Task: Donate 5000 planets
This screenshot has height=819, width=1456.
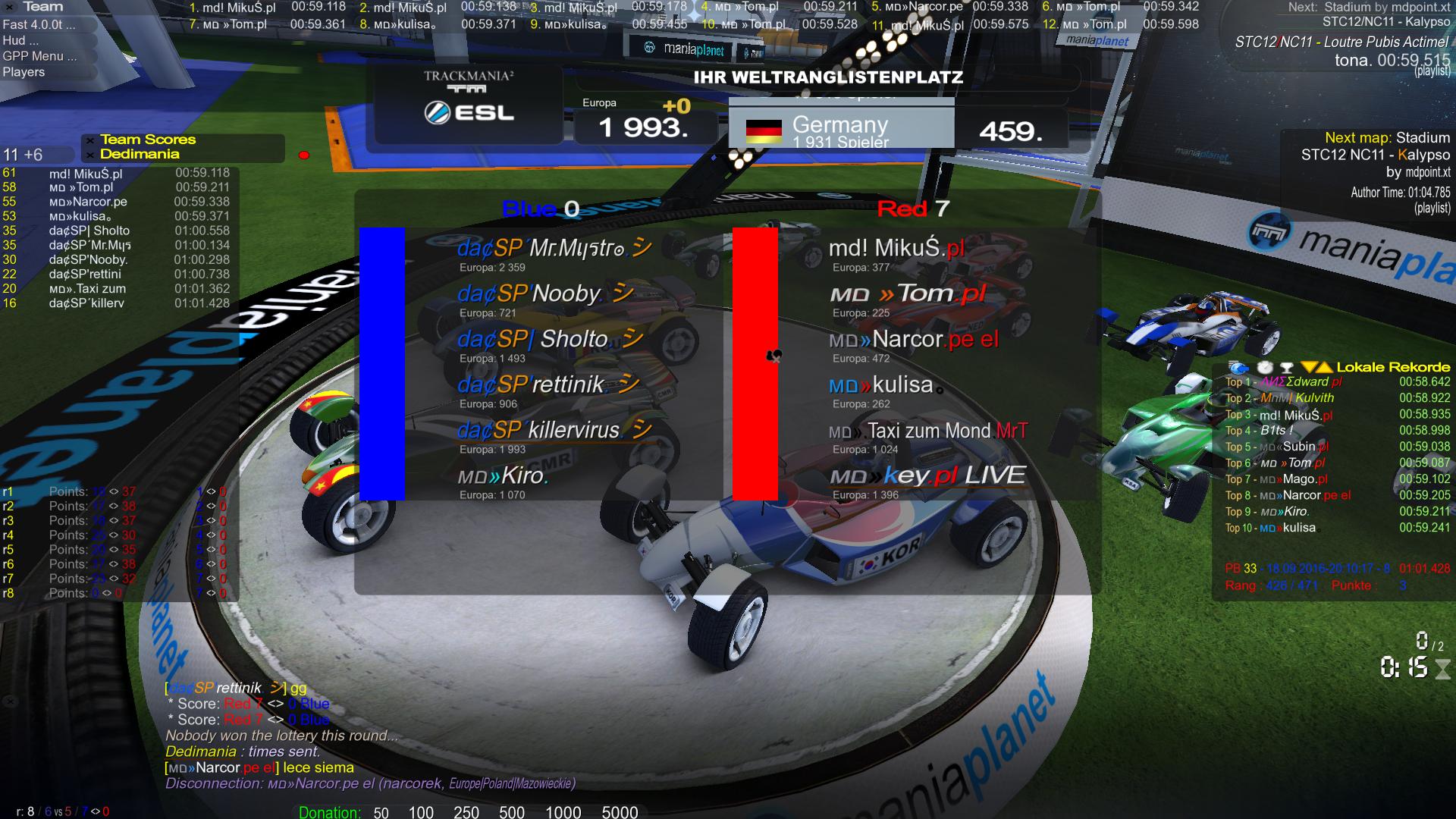Action: 620,812
